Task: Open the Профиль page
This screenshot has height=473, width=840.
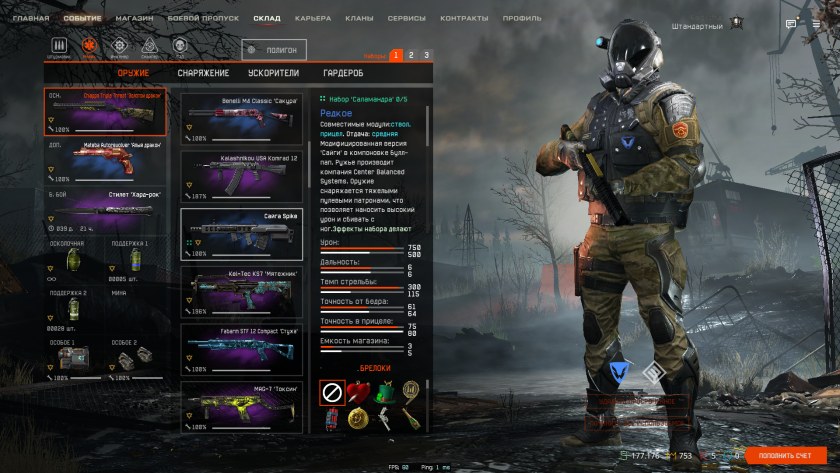Action: (x=521, y=18)
